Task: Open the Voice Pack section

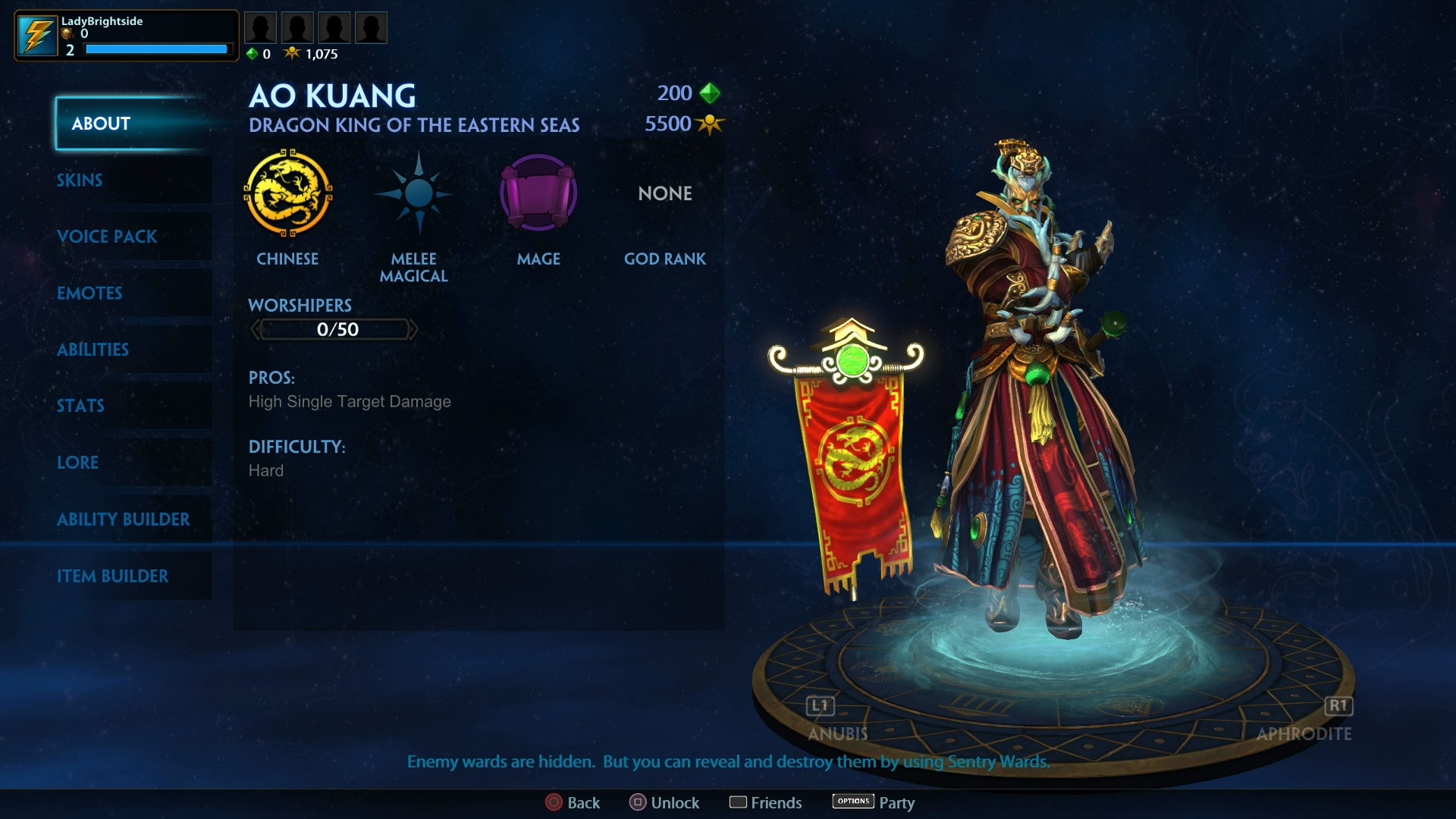Action: [x=107, y=237]
